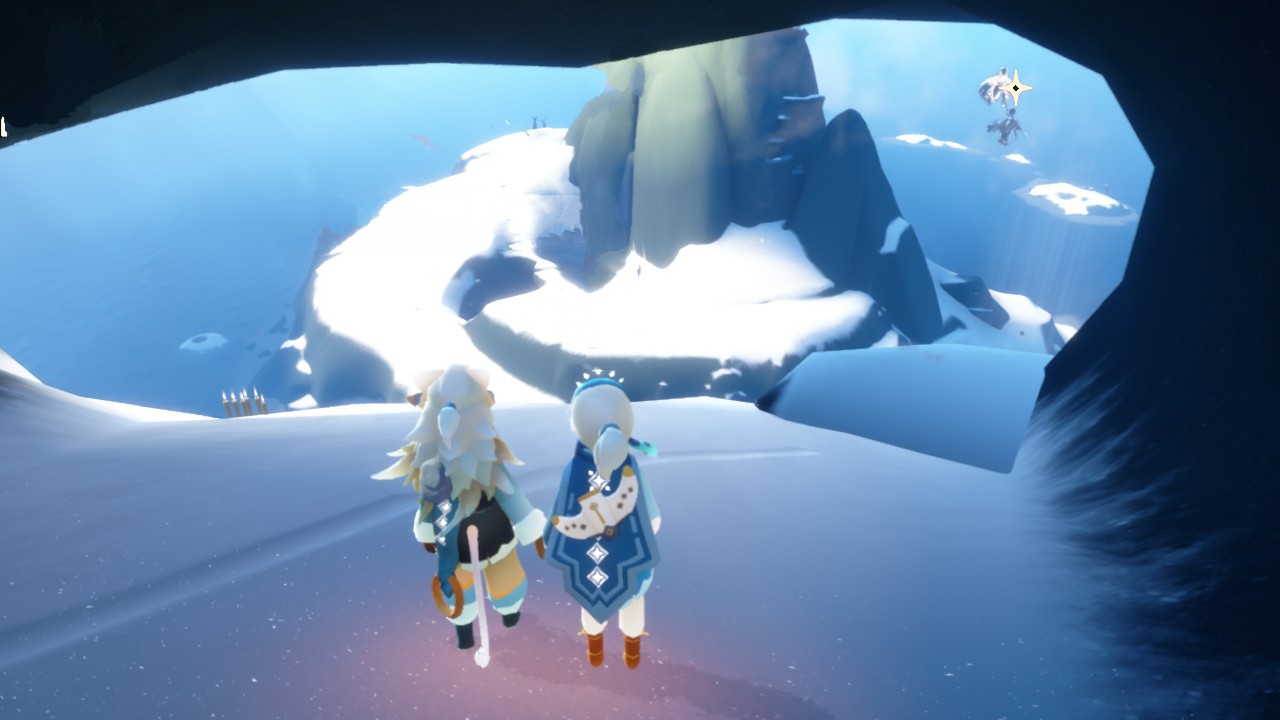Select the four-pointed star player marker
Viewport: 1280px width, 720px height.
1016,88
